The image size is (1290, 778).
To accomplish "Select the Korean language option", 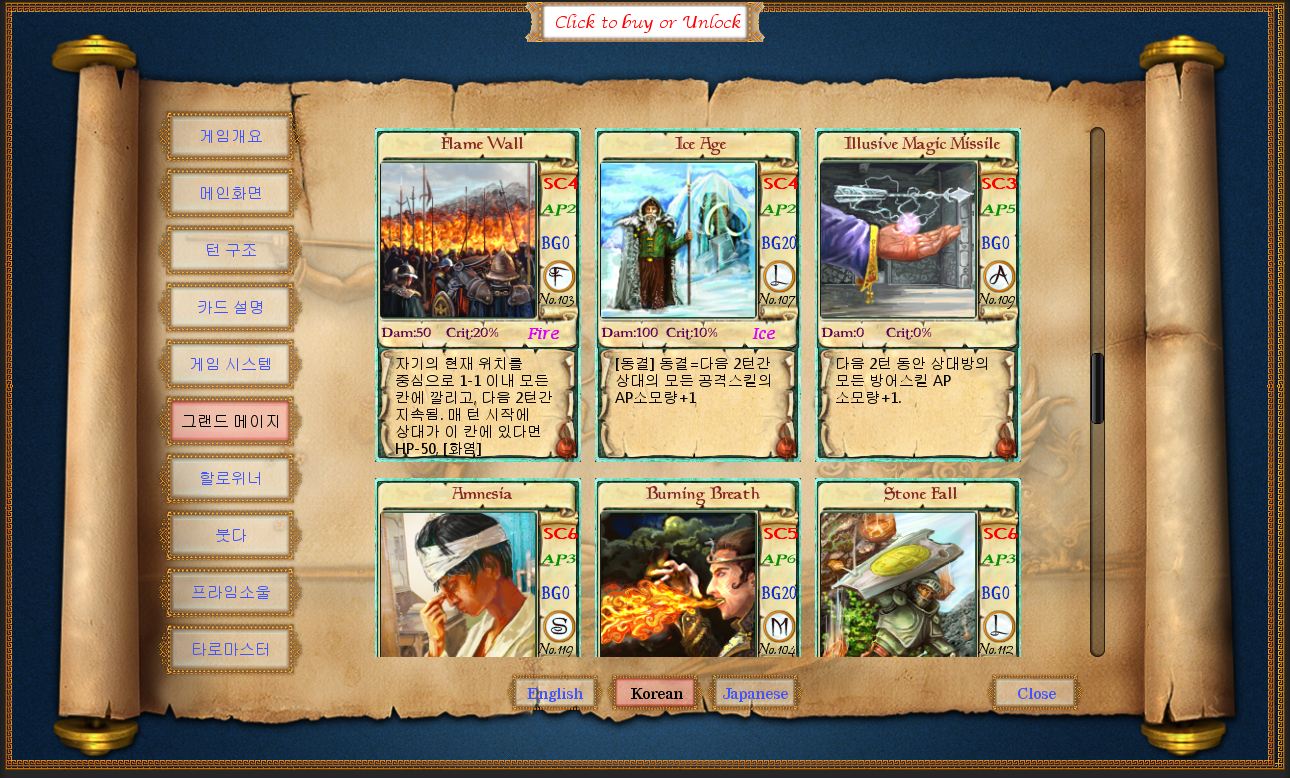I will pyautogui.click(x=655, y=692).
